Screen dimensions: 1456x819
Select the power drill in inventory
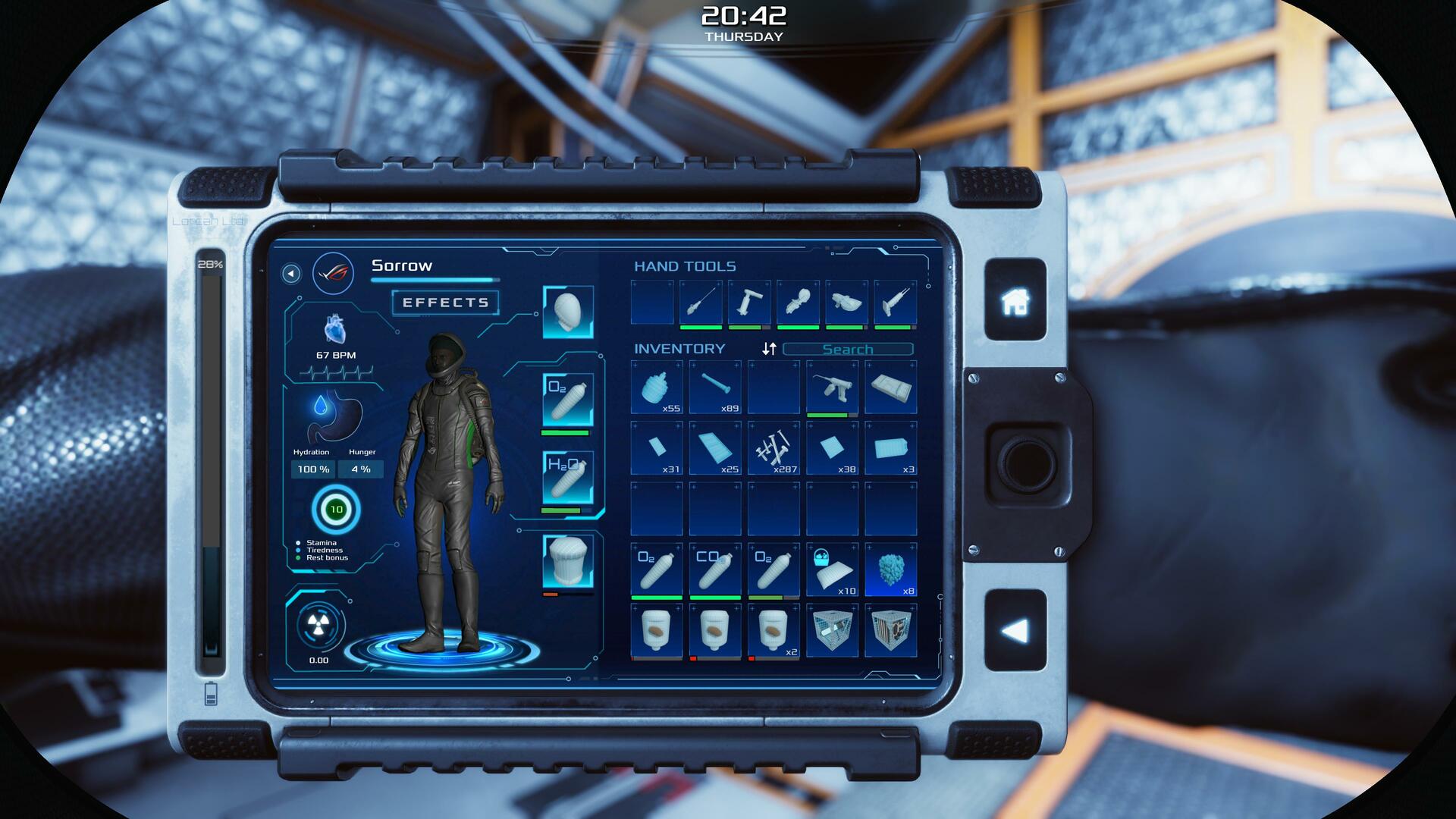(832, 388)
